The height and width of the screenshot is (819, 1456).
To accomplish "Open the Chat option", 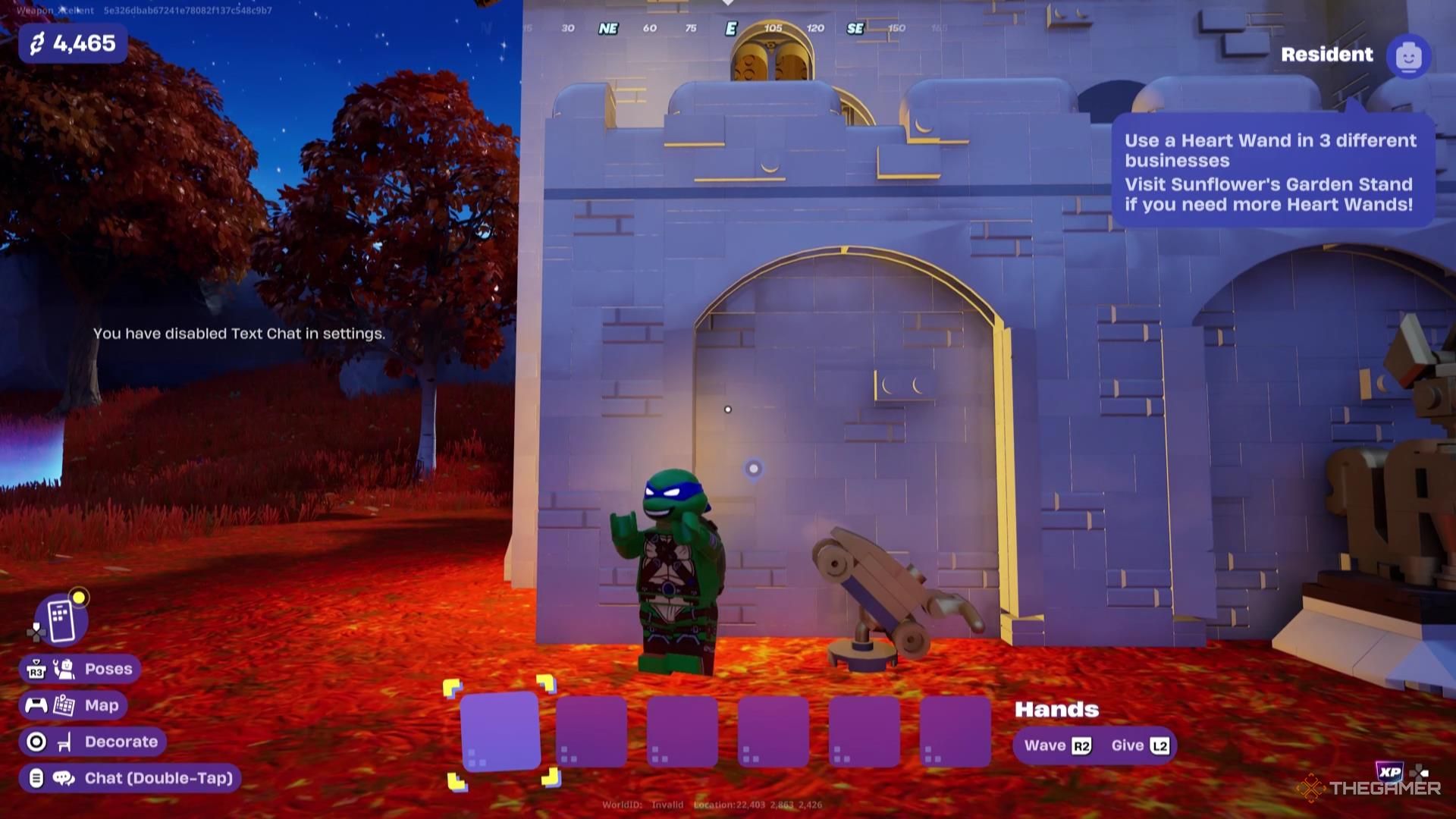I will pyautogui.click(x=130, y=778).
